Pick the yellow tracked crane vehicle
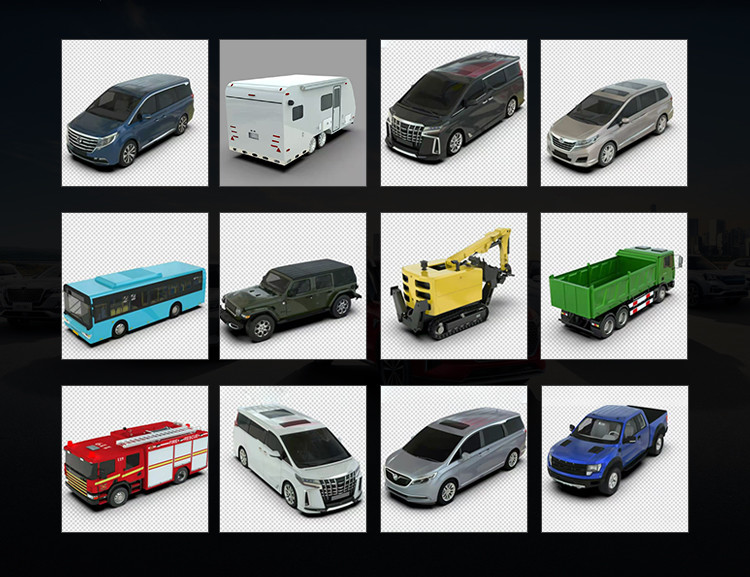This screenshot has height=577, width=750. point(454,287)
